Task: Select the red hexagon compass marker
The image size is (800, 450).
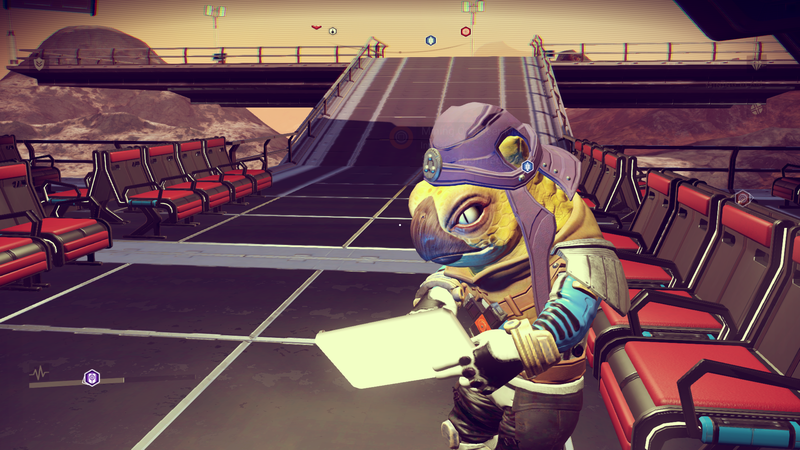Action: coord(465,31)
